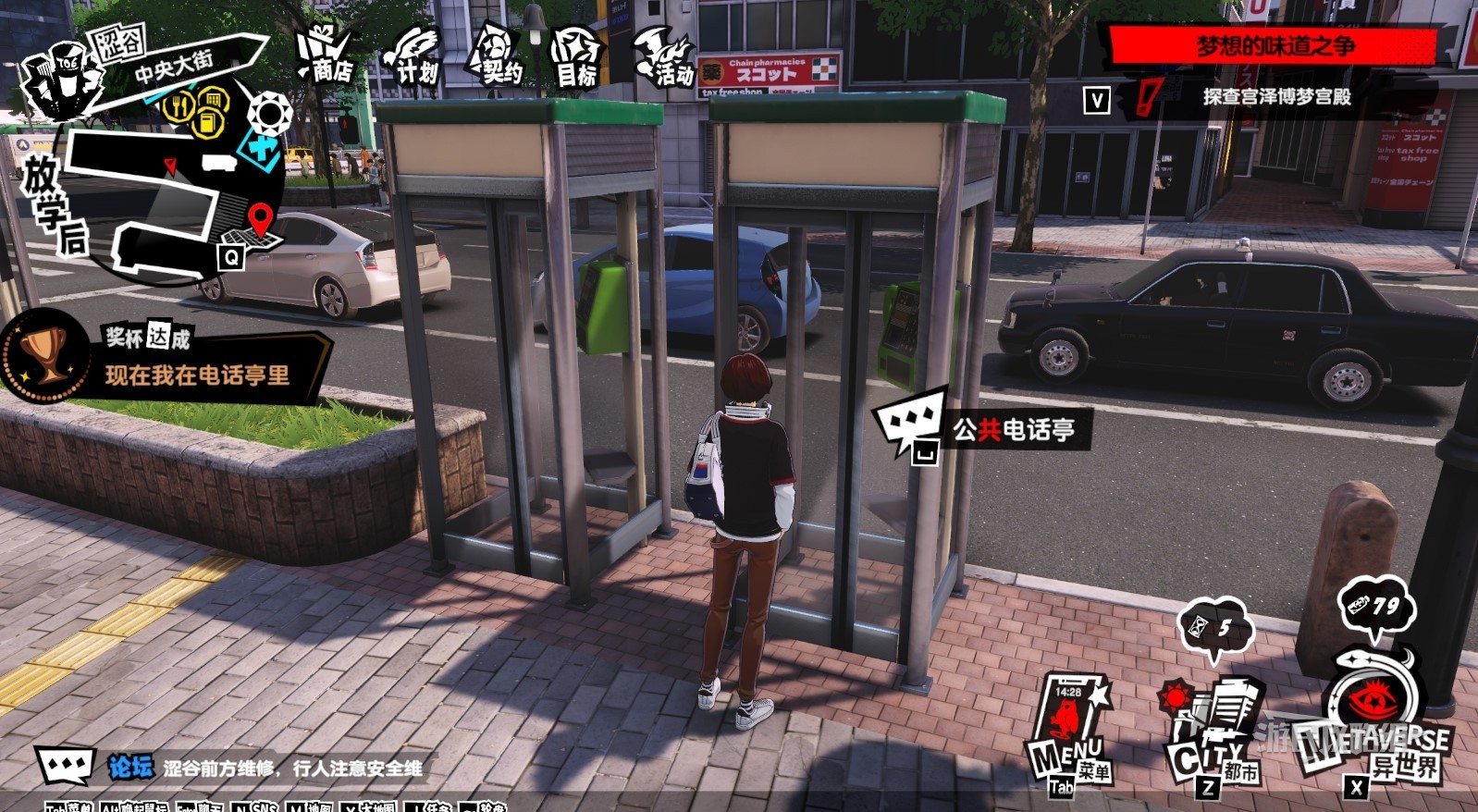Open the 契约 contract screen
The image size is (1478, 812).
coord(495,57)
